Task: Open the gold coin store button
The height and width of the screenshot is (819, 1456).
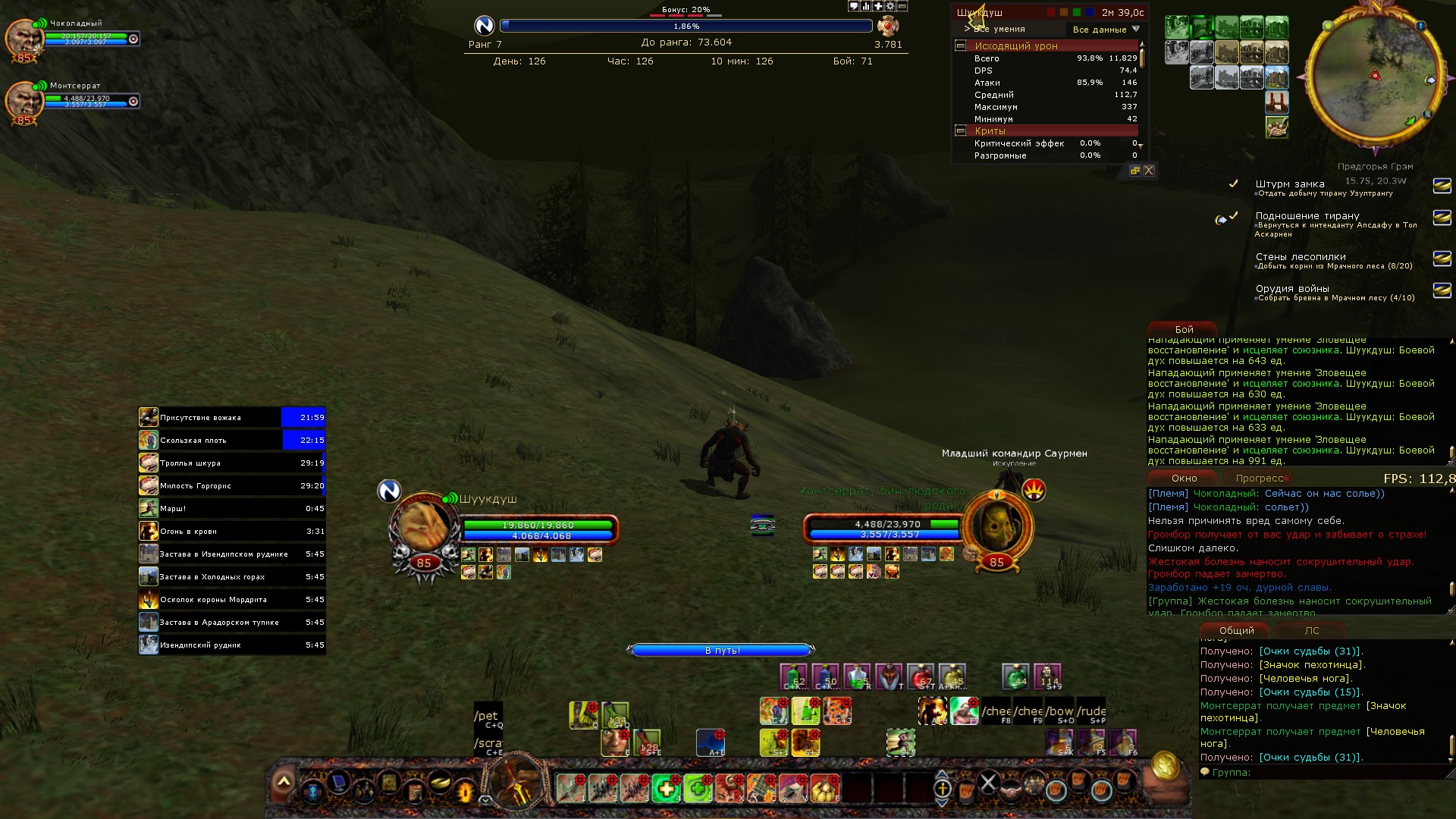Action: coord(1165,767)
